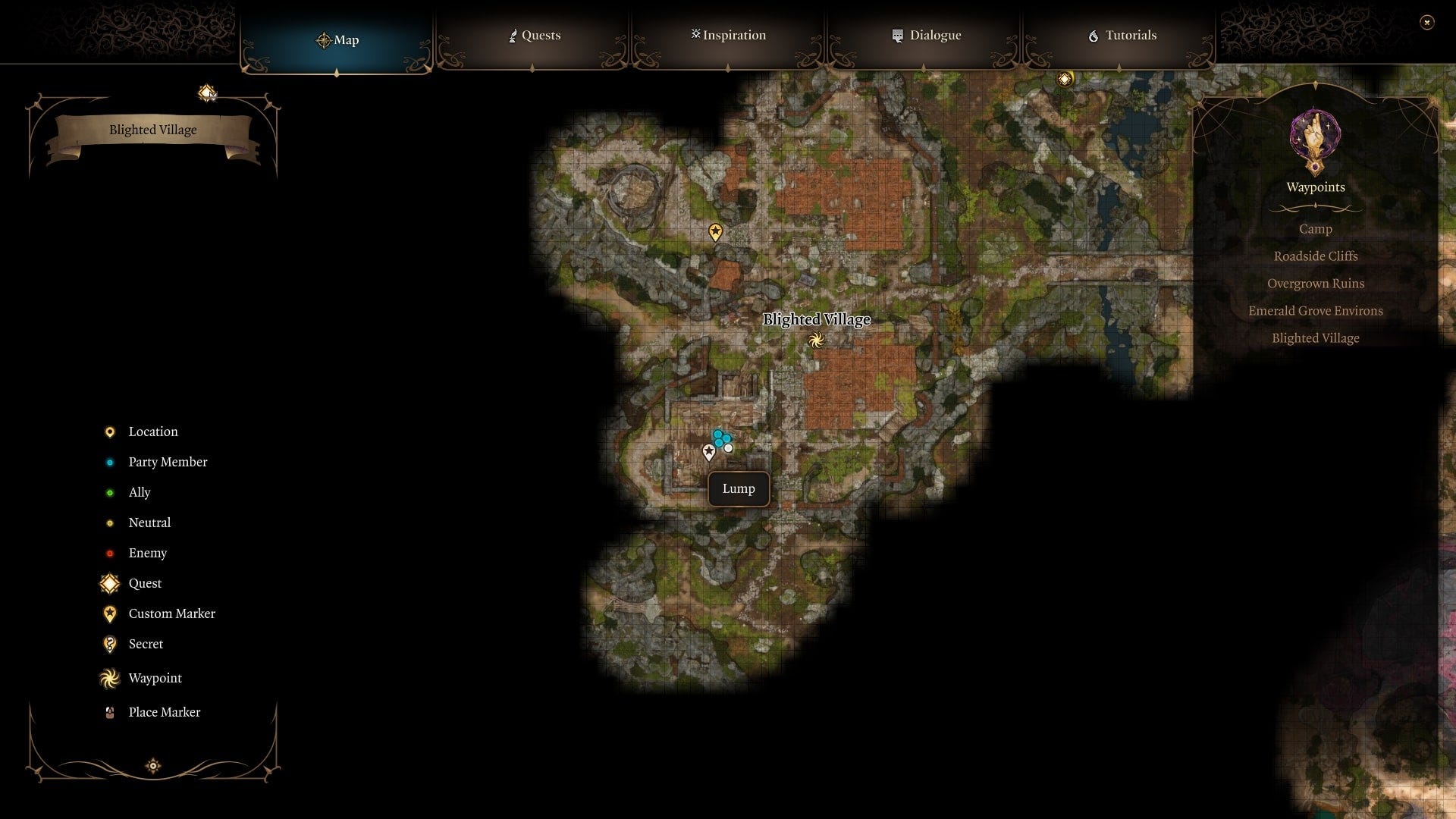The height and width of the screenshot is (819, 1456).
Task: Toggle the Ally marker visibility
Action: point(111,492)
